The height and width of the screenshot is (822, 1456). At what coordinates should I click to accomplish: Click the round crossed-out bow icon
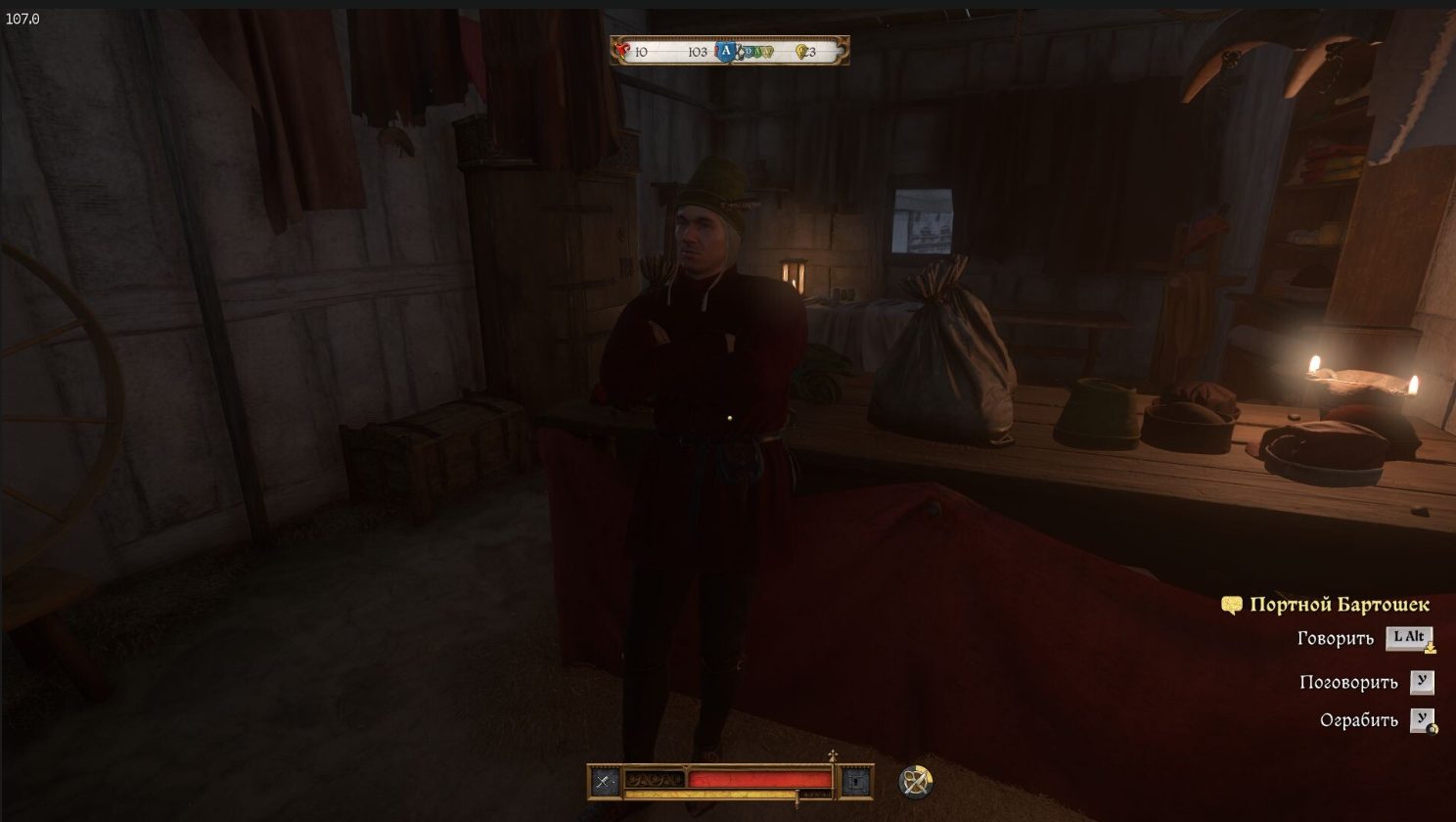916,781
